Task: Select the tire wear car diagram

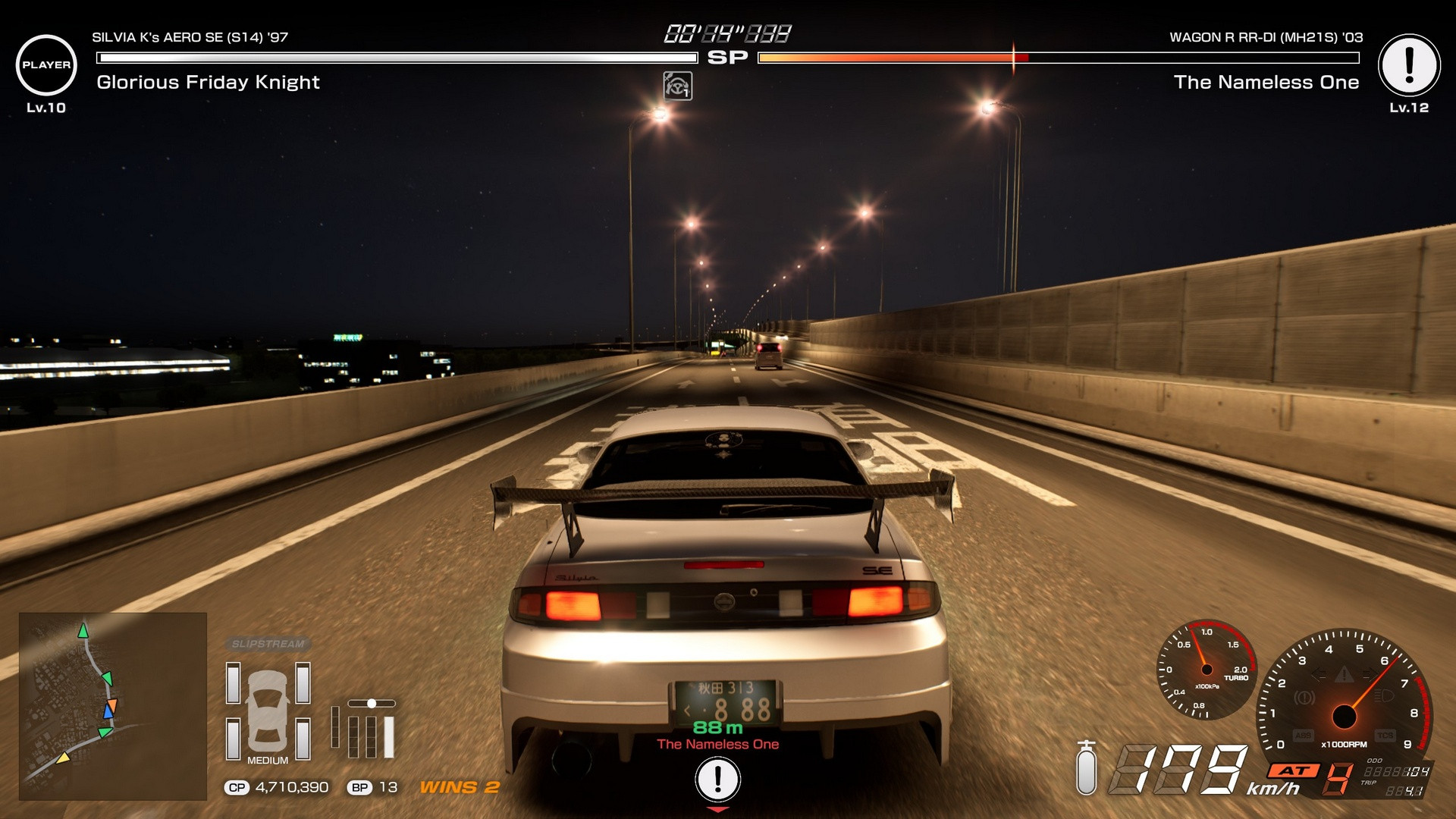Action: click(268, 711)
